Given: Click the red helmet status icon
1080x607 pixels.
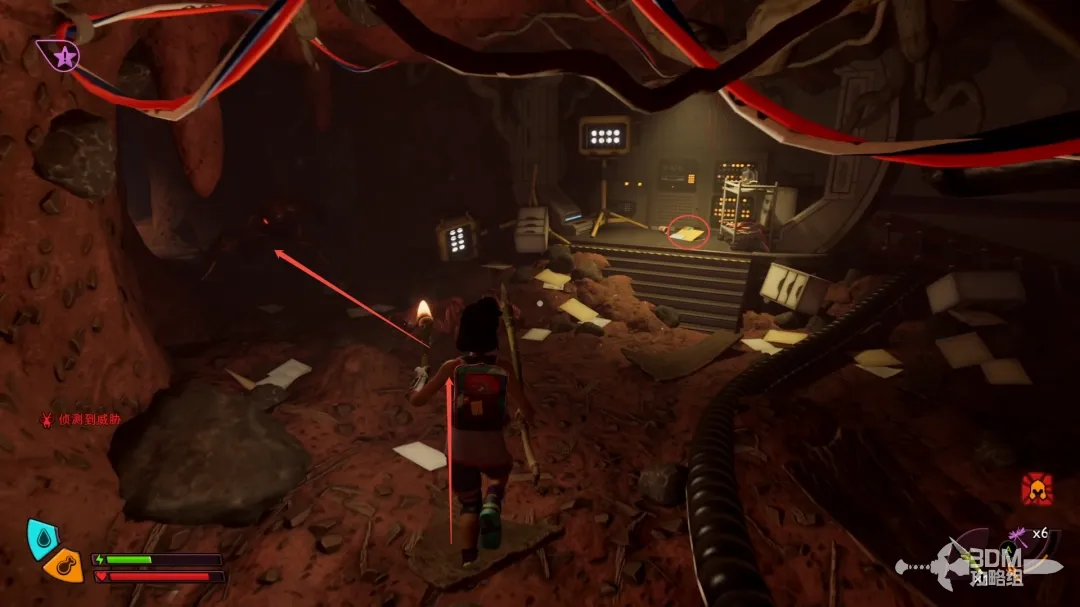Looking at the screenshot, I should (x=1036, y=489).
